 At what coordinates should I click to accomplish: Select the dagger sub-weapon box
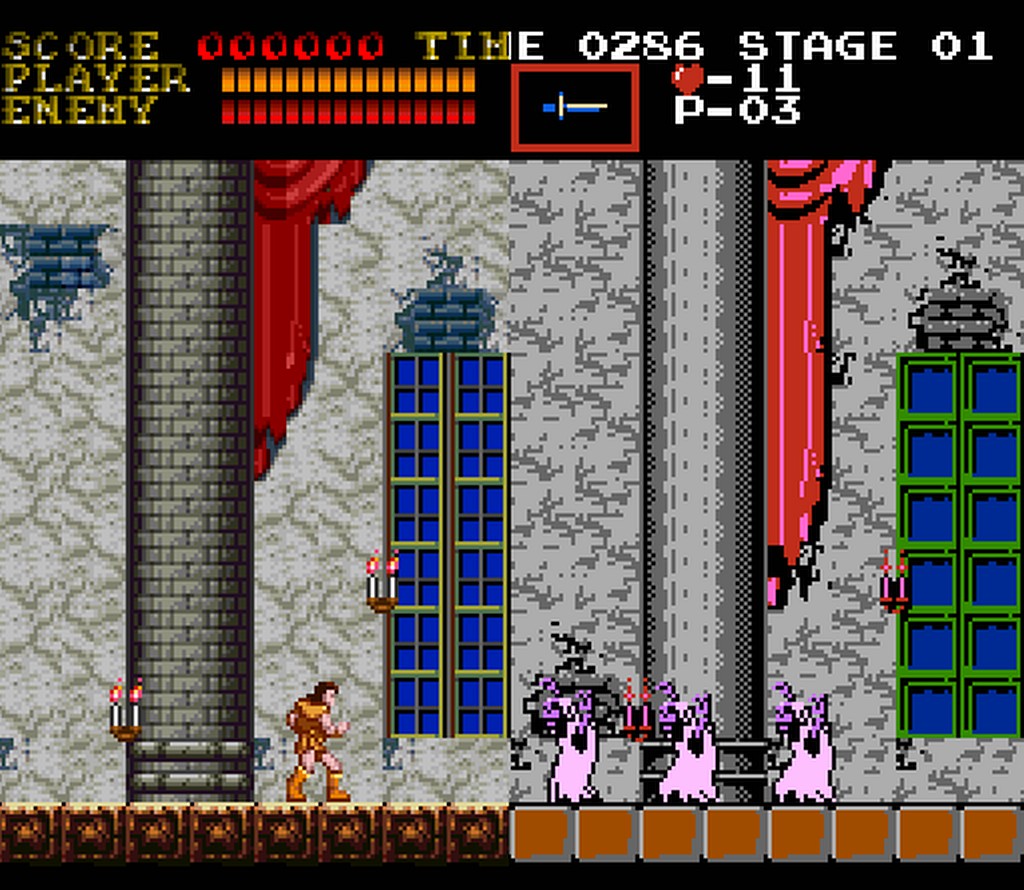coord(575,107)
